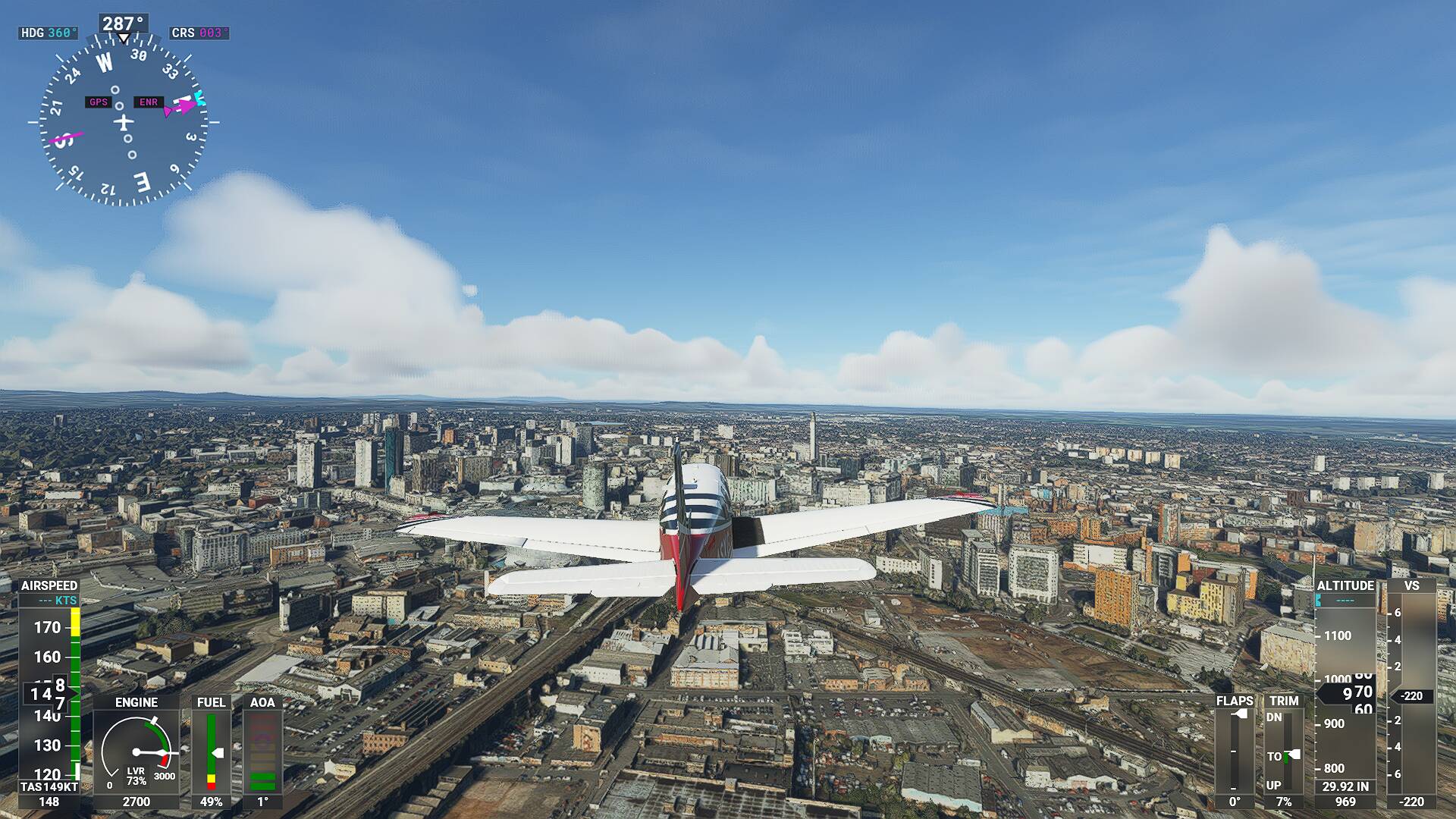The image size is (1456, 819).
Task: Click the engine throttle lever gauge
Action: click(x=136, y=751)
